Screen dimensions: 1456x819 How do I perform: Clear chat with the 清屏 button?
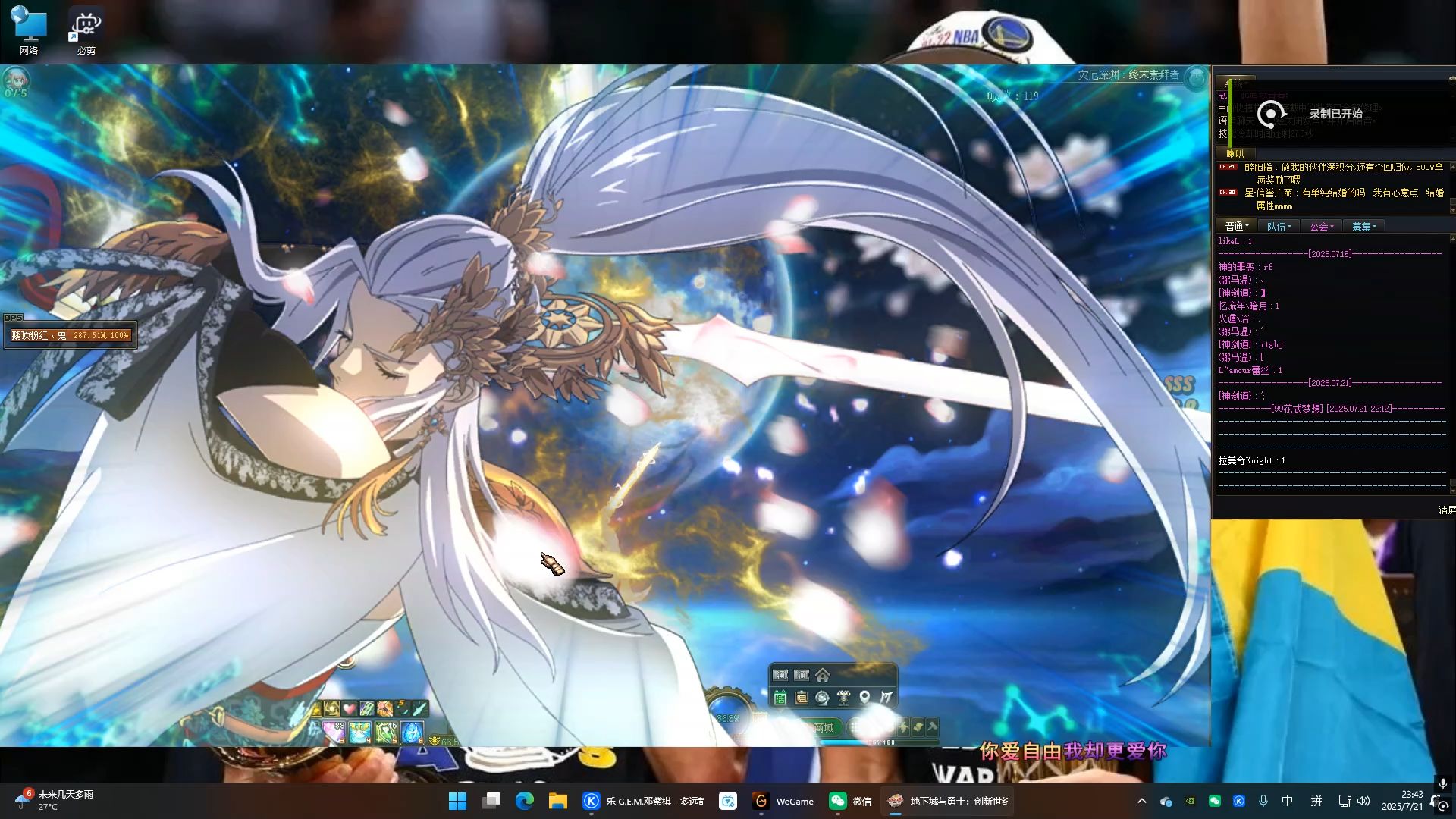coord(1447,510)
